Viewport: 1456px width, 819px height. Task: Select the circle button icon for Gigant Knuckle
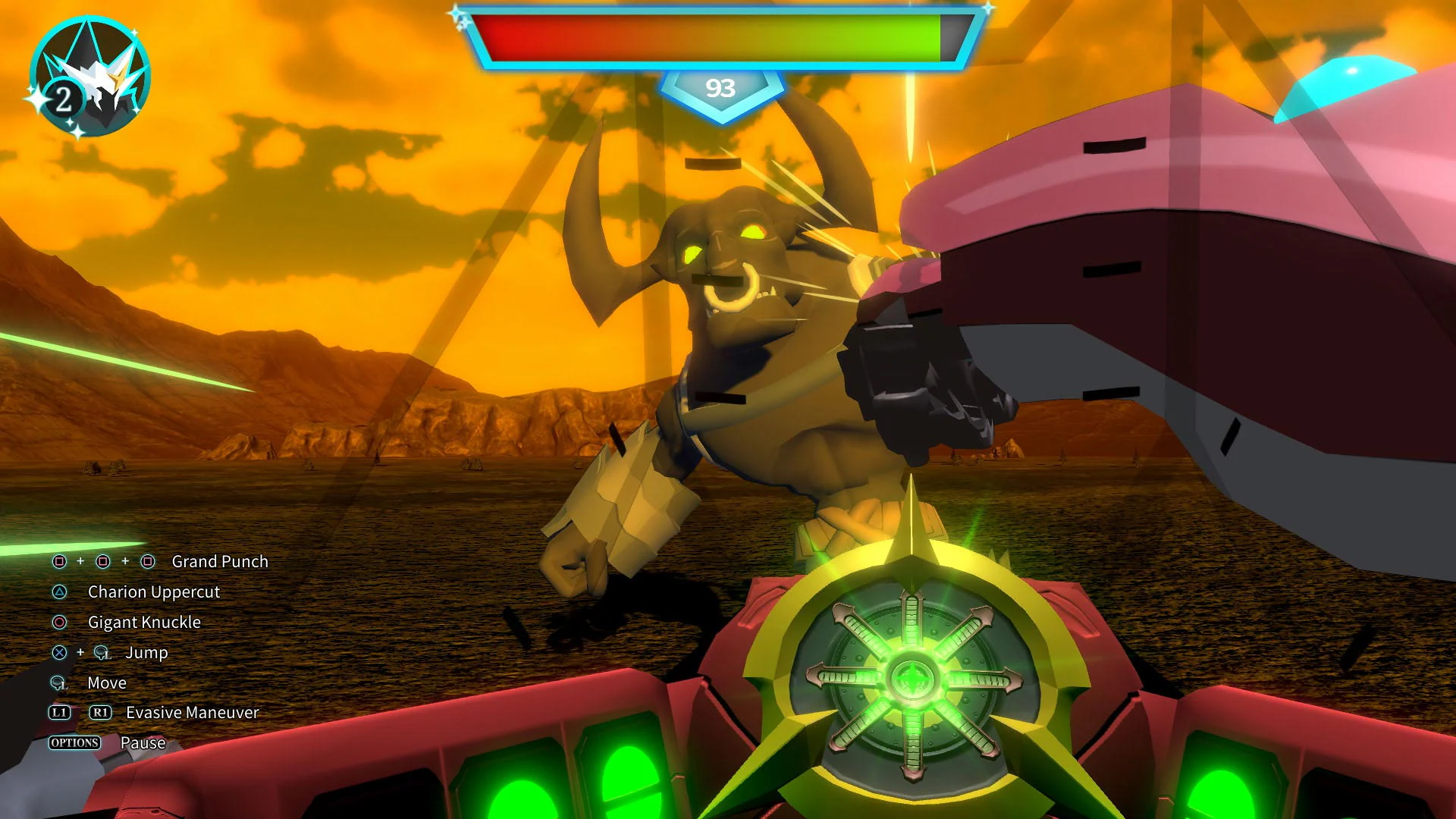tap(59, 623)
